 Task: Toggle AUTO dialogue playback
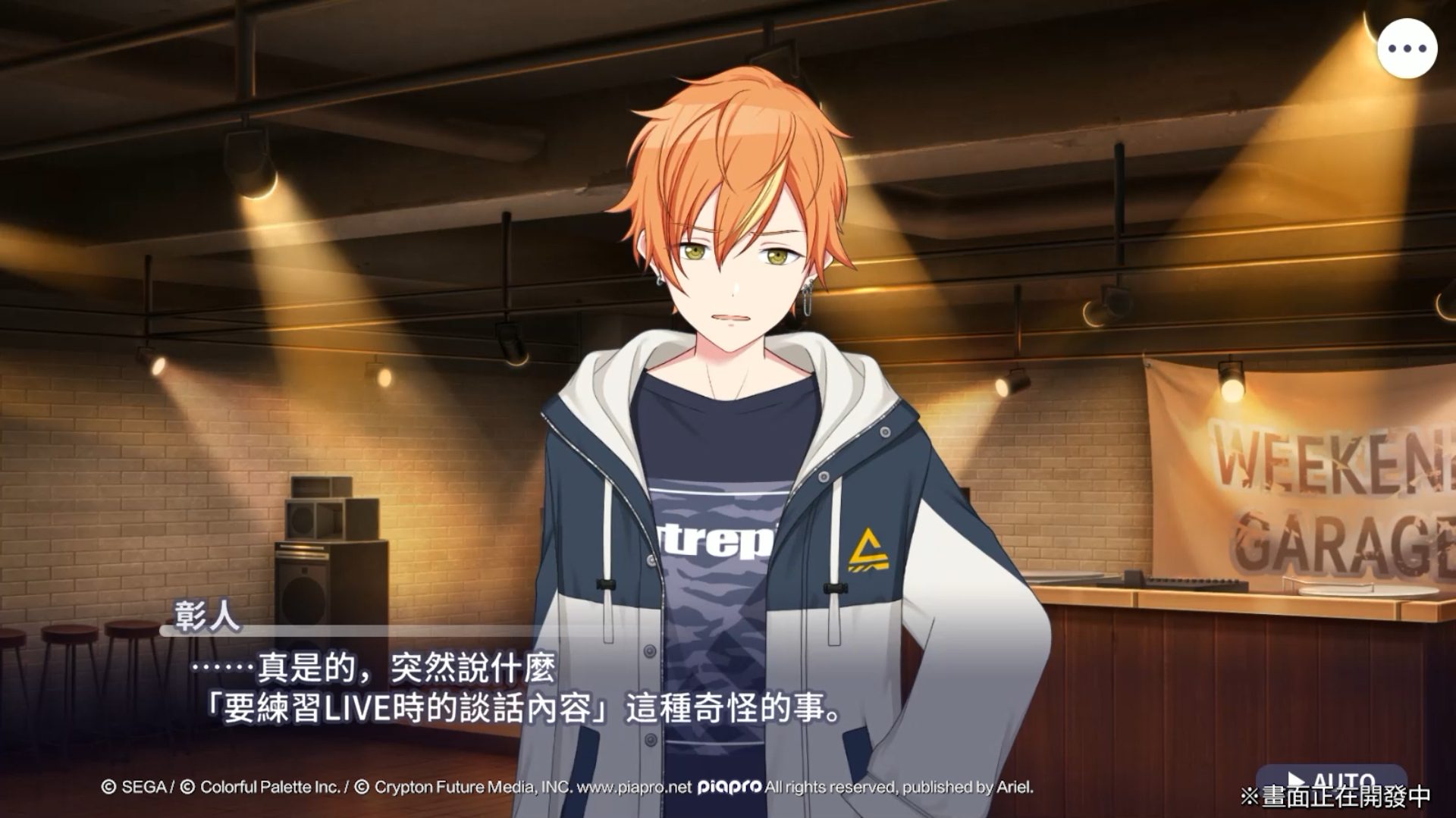coord(1331,781)
